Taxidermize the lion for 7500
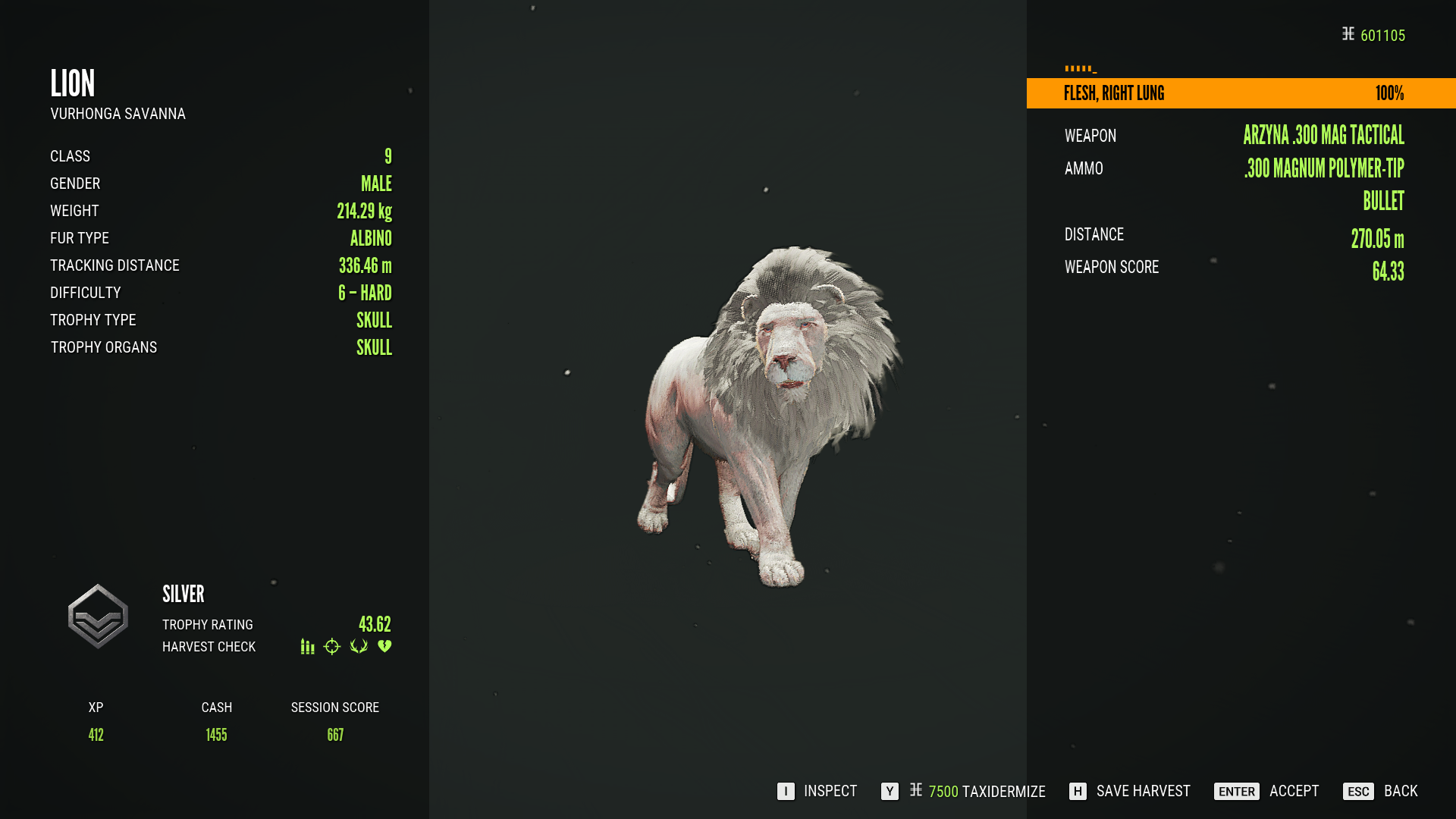 click(963, 791)
